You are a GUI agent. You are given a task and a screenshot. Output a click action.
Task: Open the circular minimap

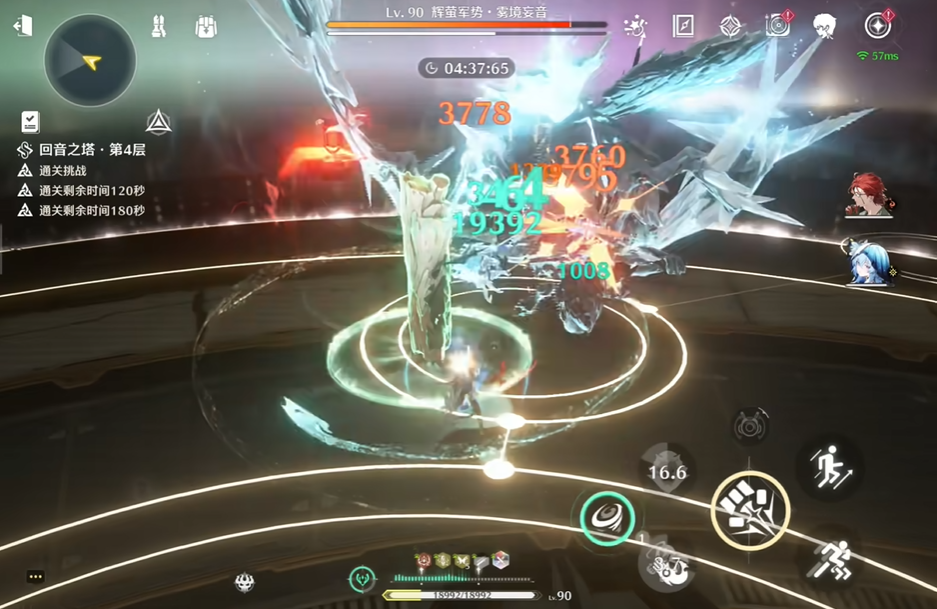pos(90,62)
